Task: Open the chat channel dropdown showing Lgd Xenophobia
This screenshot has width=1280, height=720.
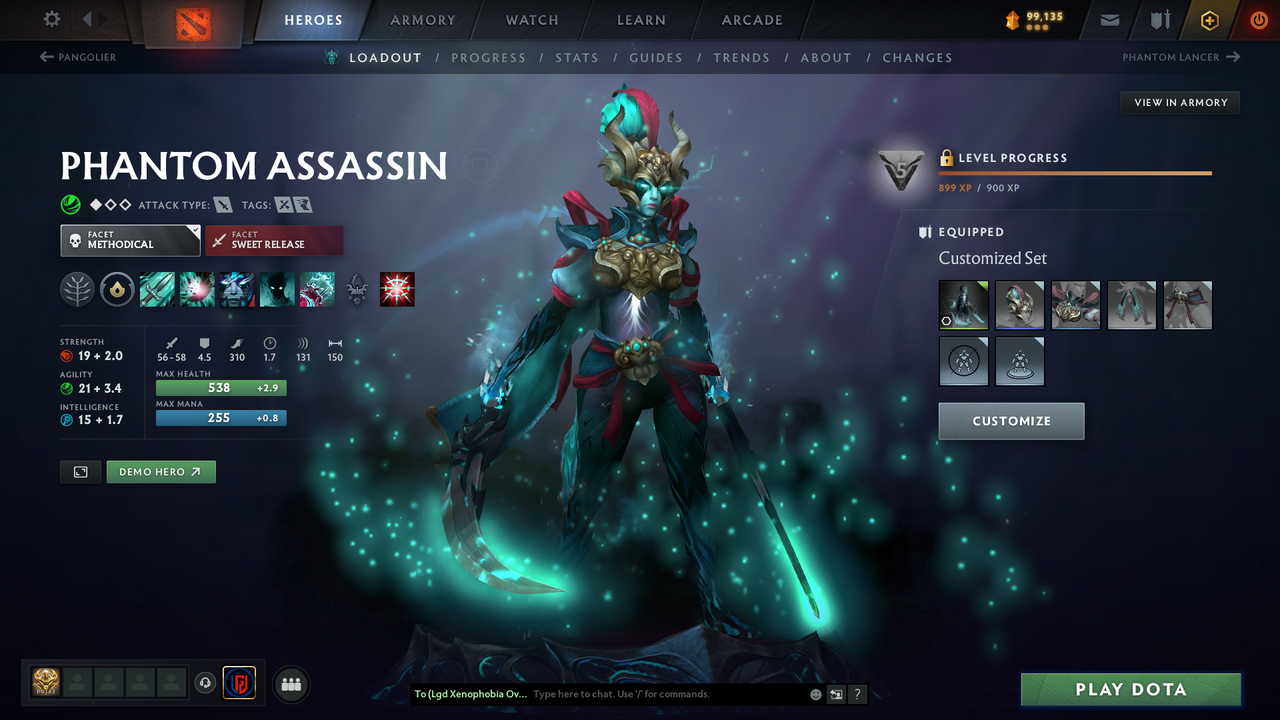Action: pos(470,693)
